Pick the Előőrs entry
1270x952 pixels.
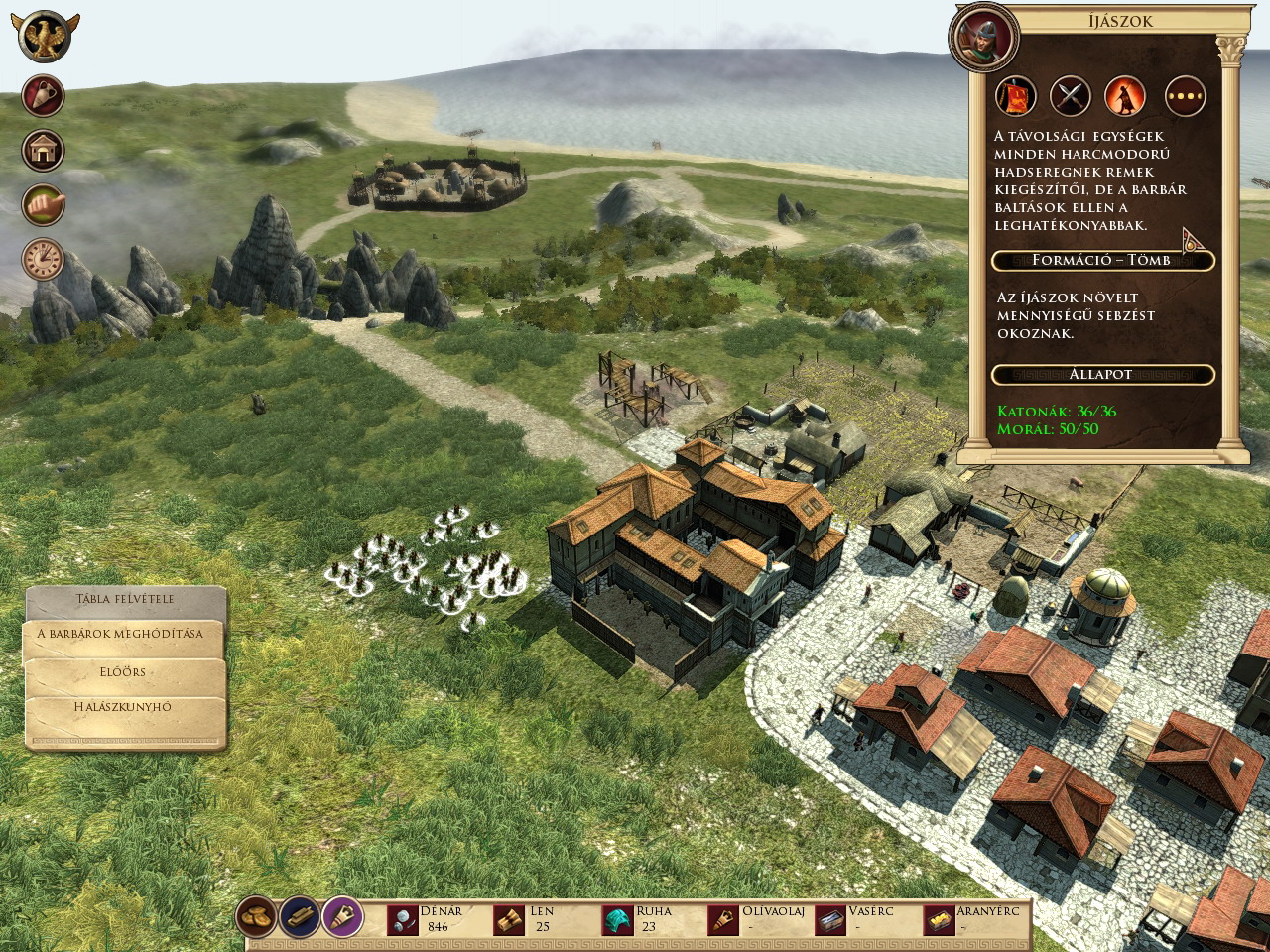click(123, 672)
